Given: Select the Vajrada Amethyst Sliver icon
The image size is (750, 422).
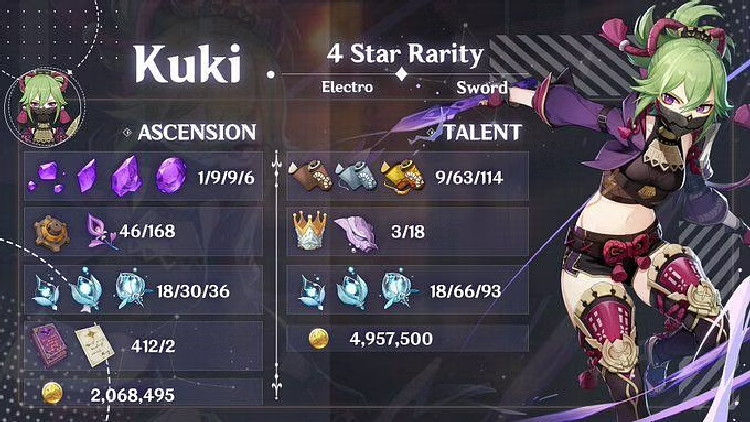Looking at the screenshot, I should pos(47,177).
